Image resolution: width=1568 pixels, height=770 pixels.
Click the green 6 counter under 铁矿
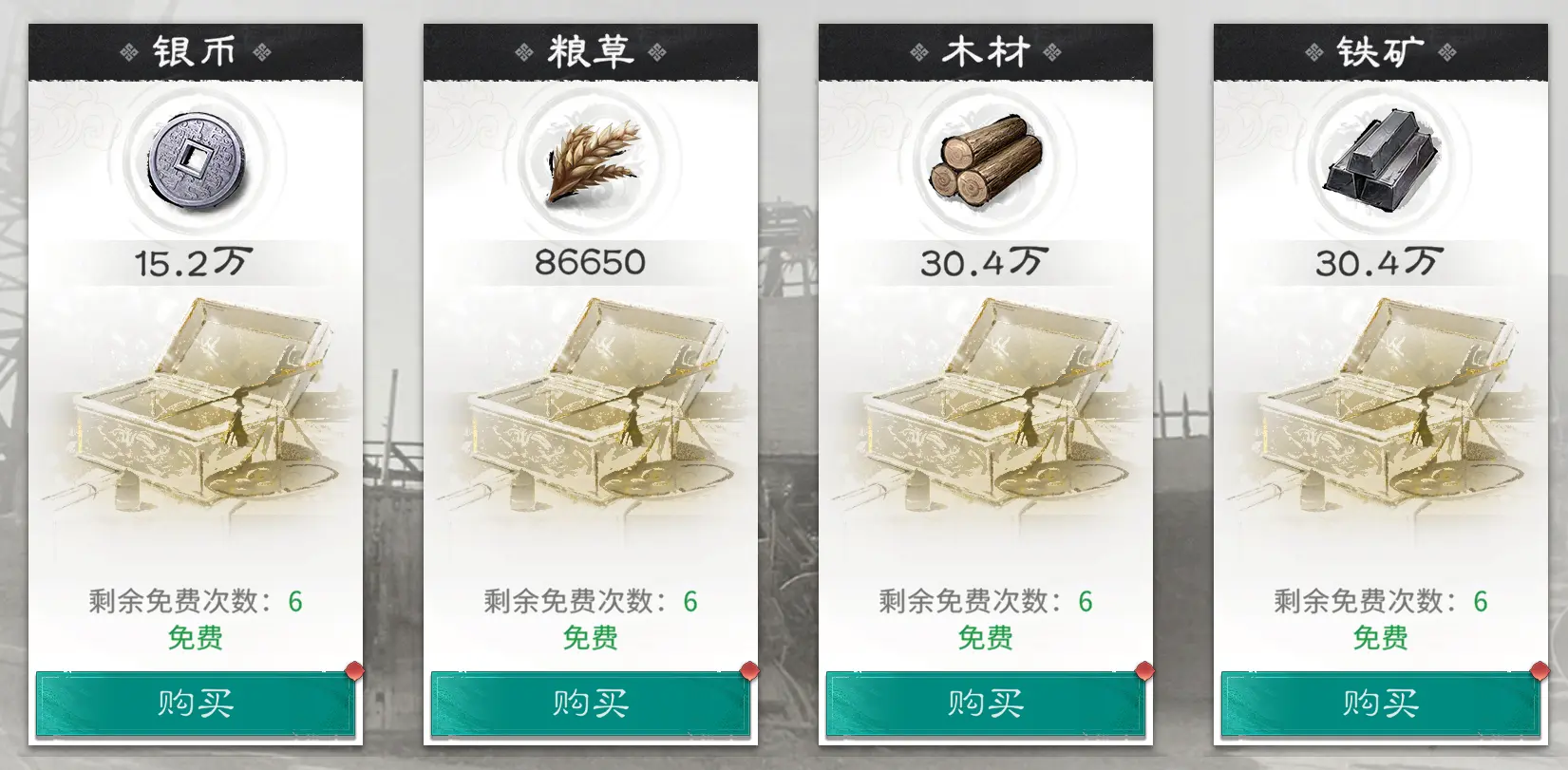click(1482, 599)
